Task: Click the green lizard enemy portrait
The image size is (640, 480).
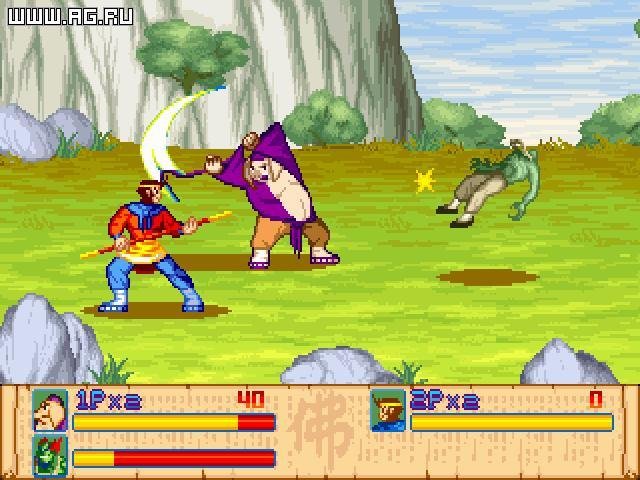Action: coord(49,453)
